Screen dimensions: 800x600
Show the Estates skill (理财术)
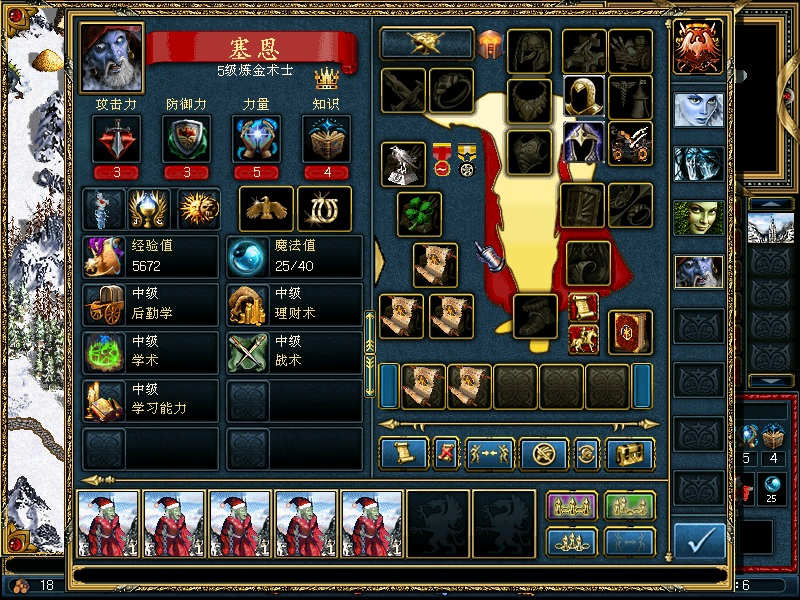click(x=294, y=305)
